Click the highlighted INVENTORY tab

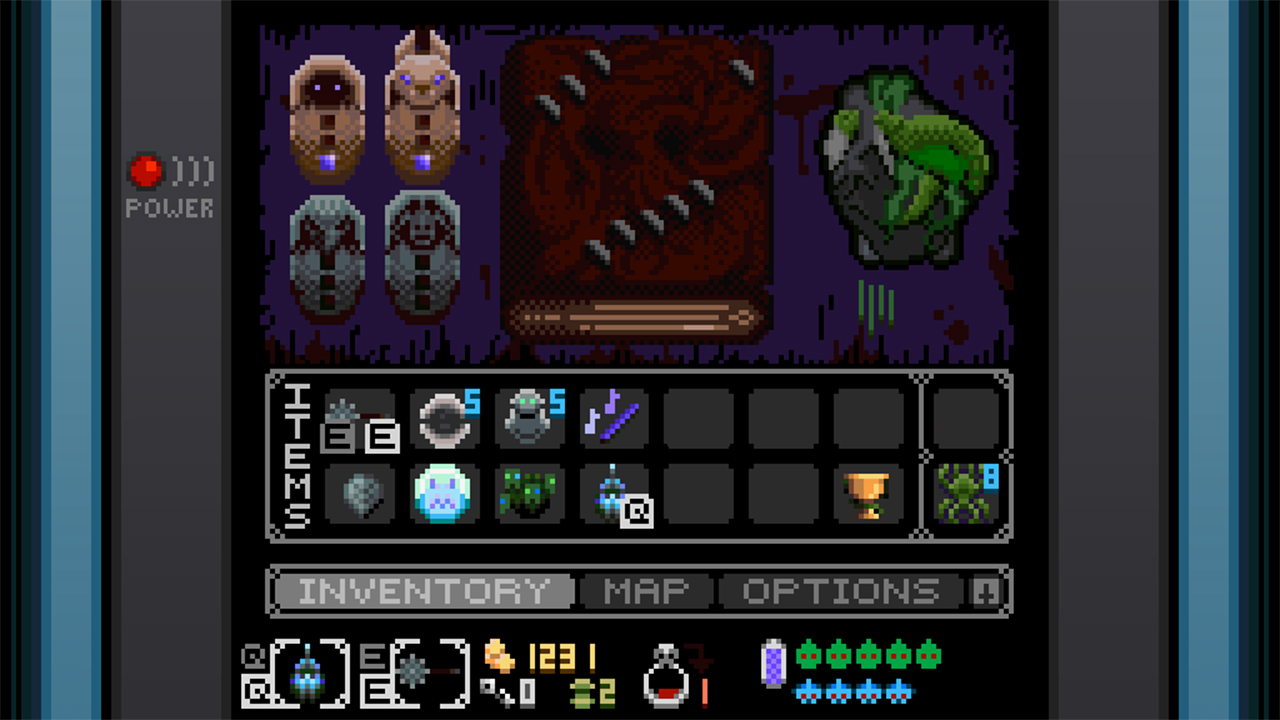(x=420, y=591)
